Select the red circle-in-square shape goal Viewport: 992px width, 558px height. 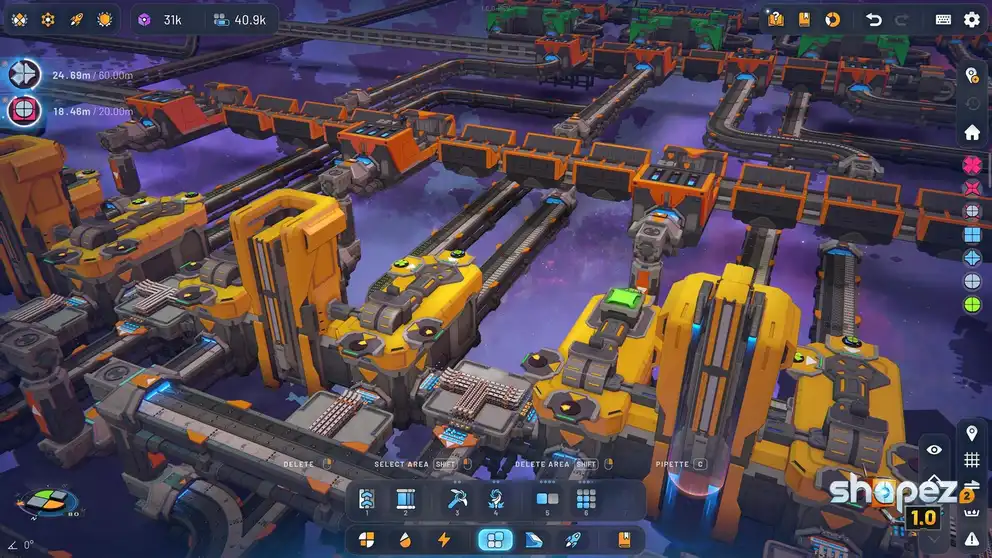point(24,111)
